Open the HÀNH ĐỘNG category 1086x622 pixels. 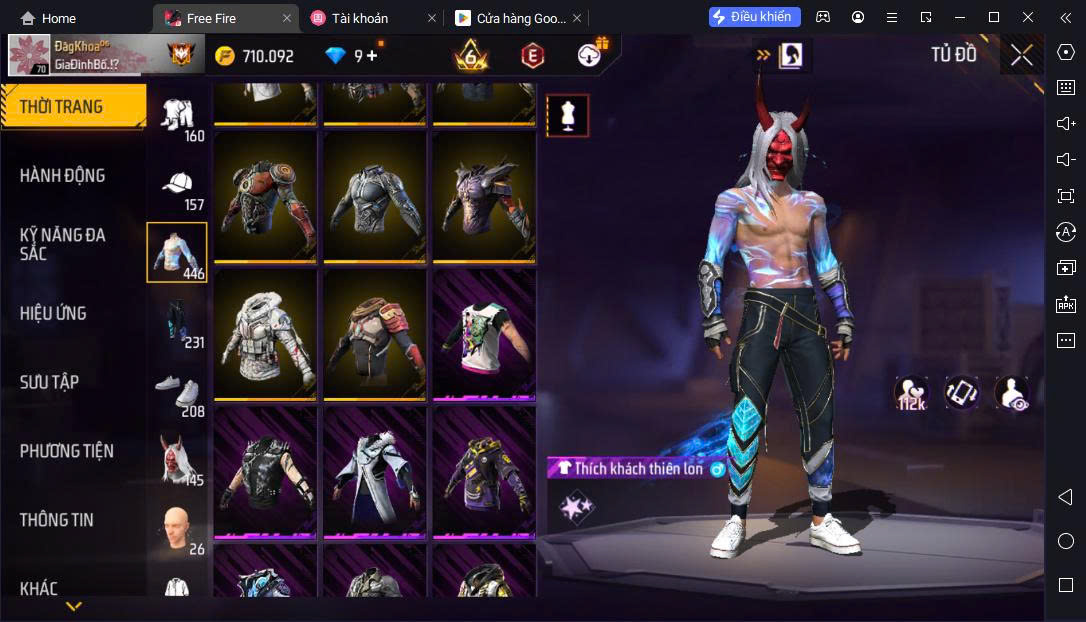click(x=62, y=176)
